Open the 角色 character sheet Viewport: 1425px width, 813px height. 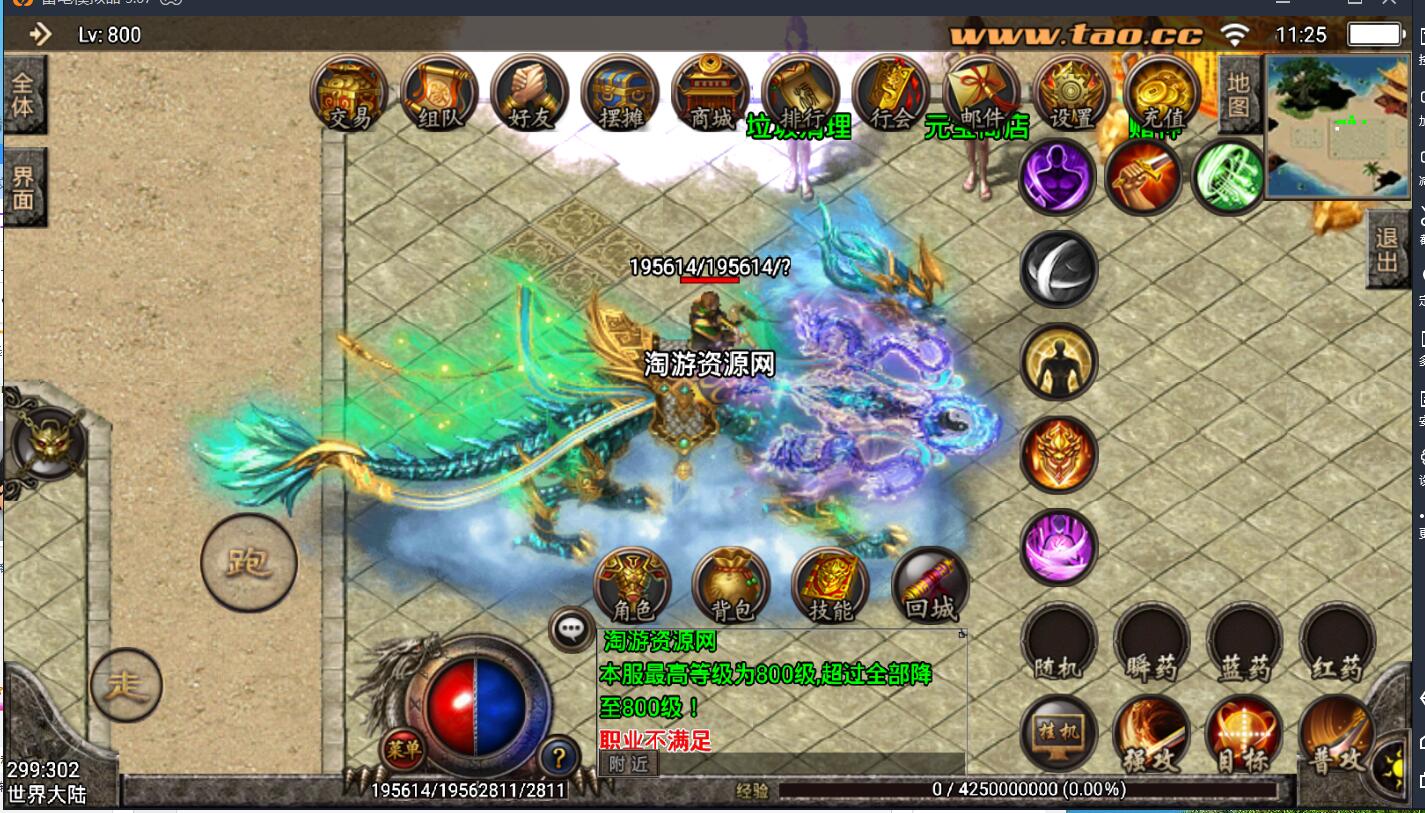tap(633, 586)
